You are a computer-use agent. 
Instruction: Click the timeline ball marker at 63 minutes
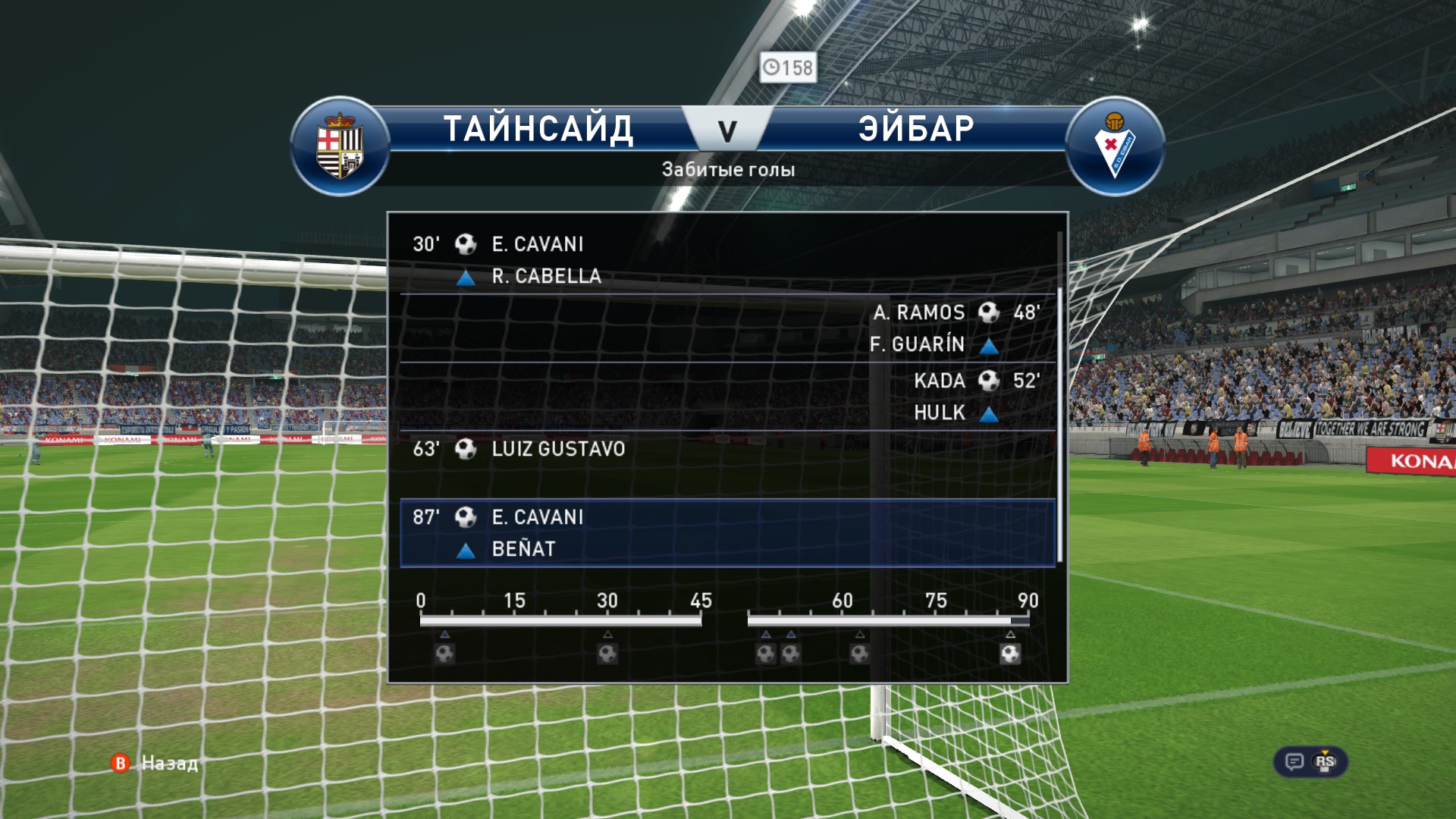pyautogui.click(x=859, y=653)
